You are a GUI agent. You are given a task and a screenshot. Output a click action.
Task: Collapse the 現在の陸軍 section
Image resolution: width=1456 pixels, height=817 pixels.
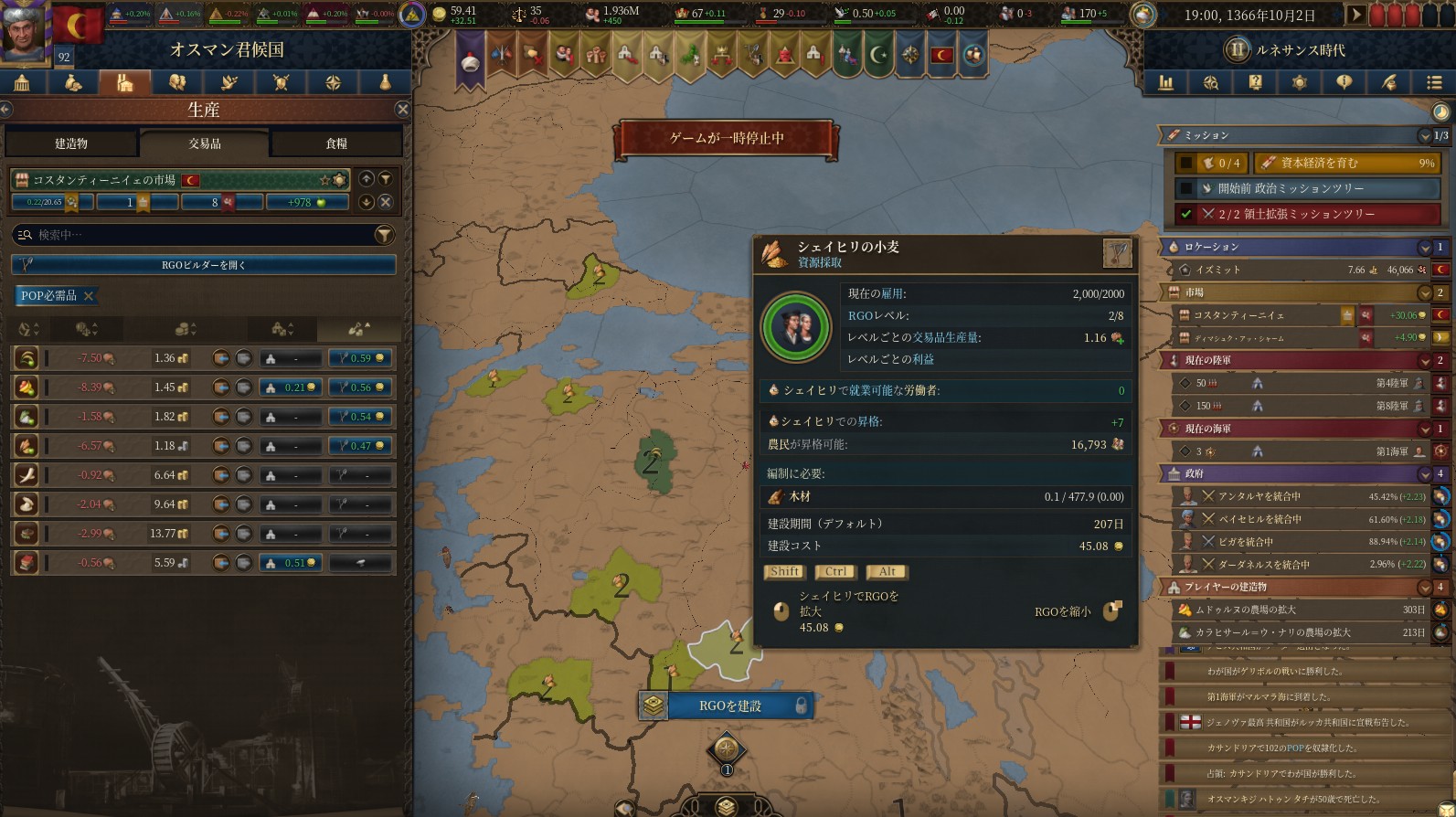point(1424,360)
